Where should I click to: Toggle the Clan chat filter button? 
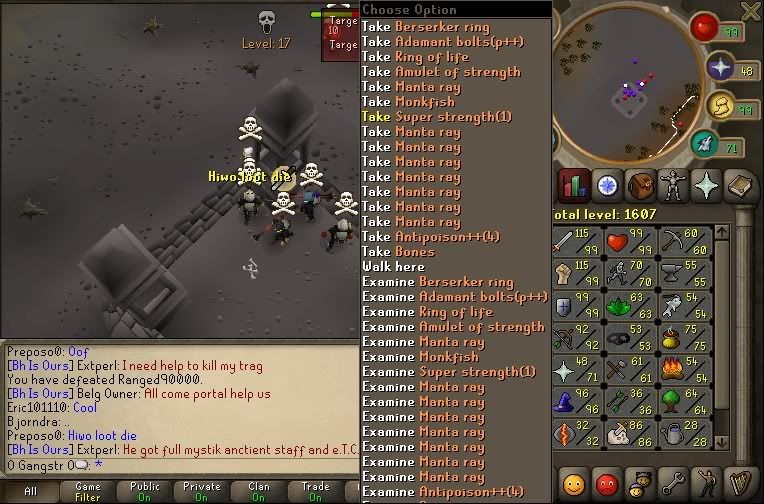click(x=259, y=491)
